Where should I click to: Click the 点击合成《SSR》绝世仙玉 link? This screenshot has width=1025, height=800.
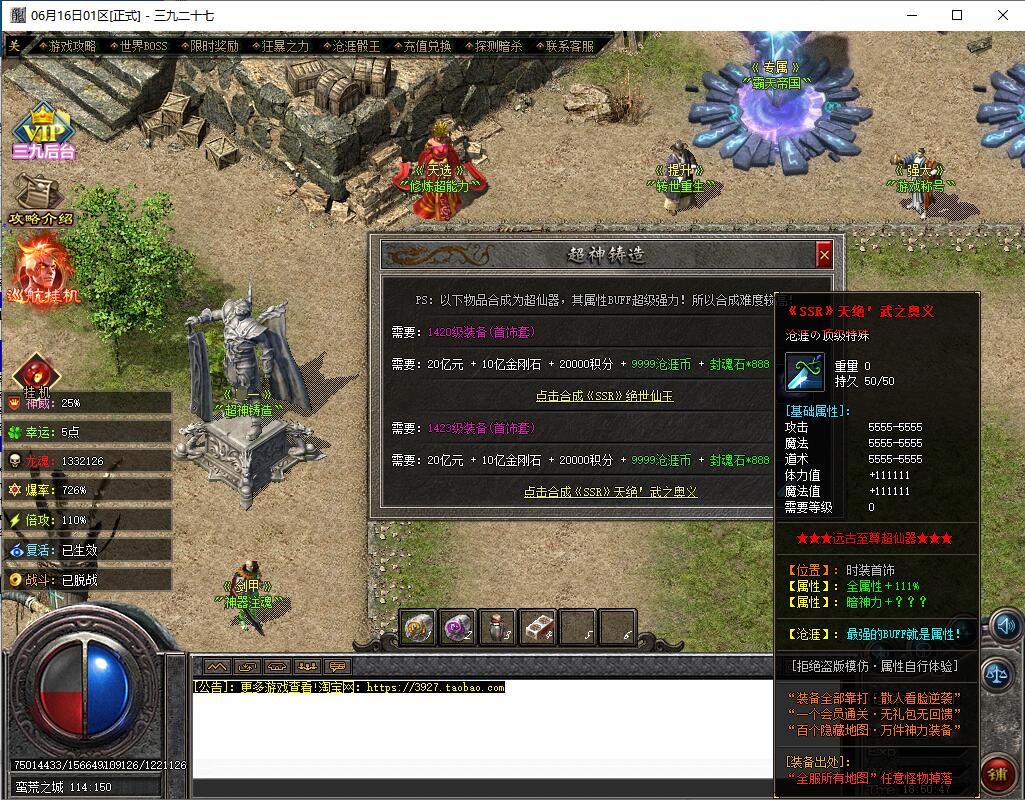[604, 396]
